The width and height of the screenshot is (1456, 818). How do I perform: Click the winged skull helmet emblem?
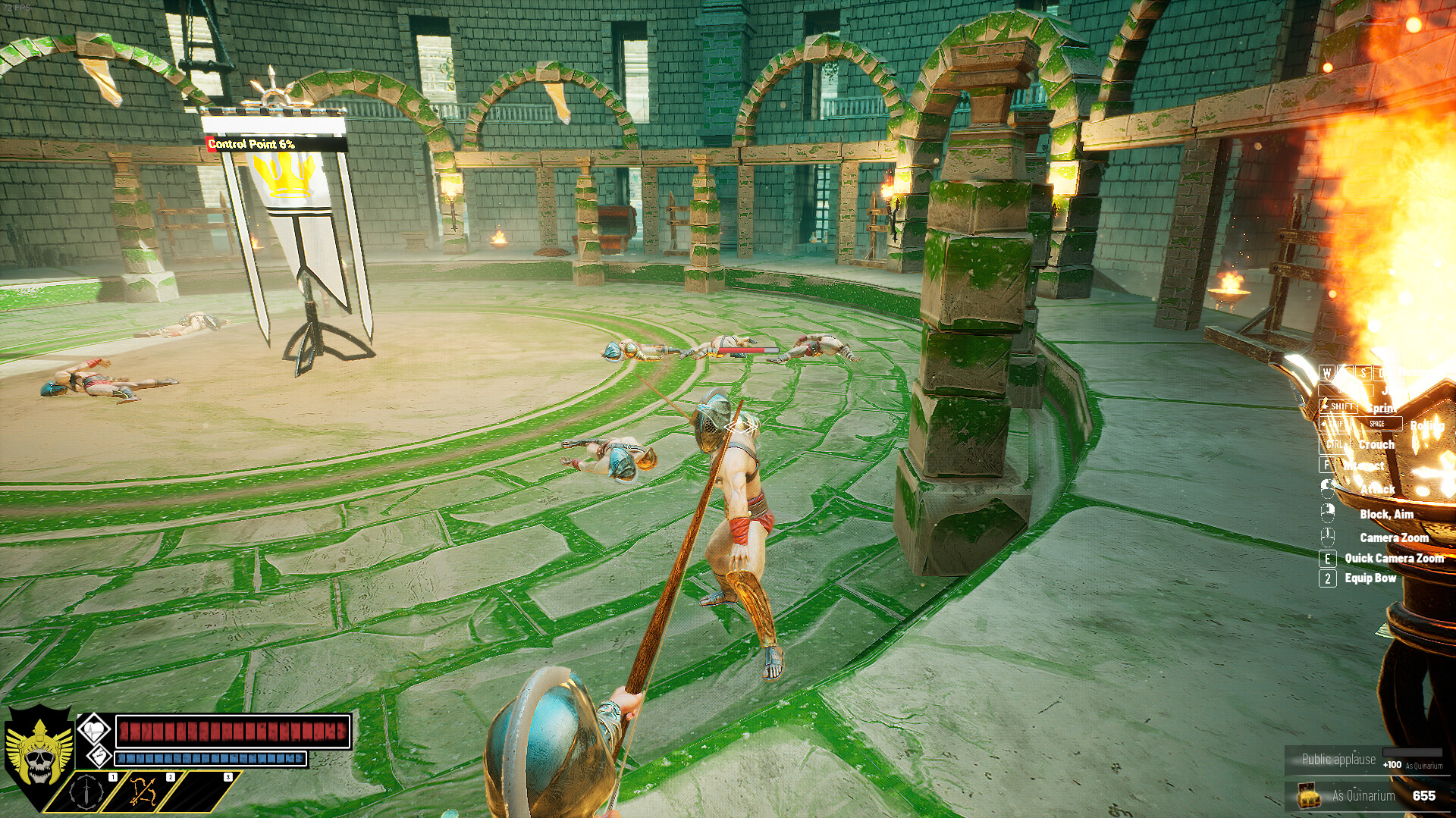click(38, 754)
